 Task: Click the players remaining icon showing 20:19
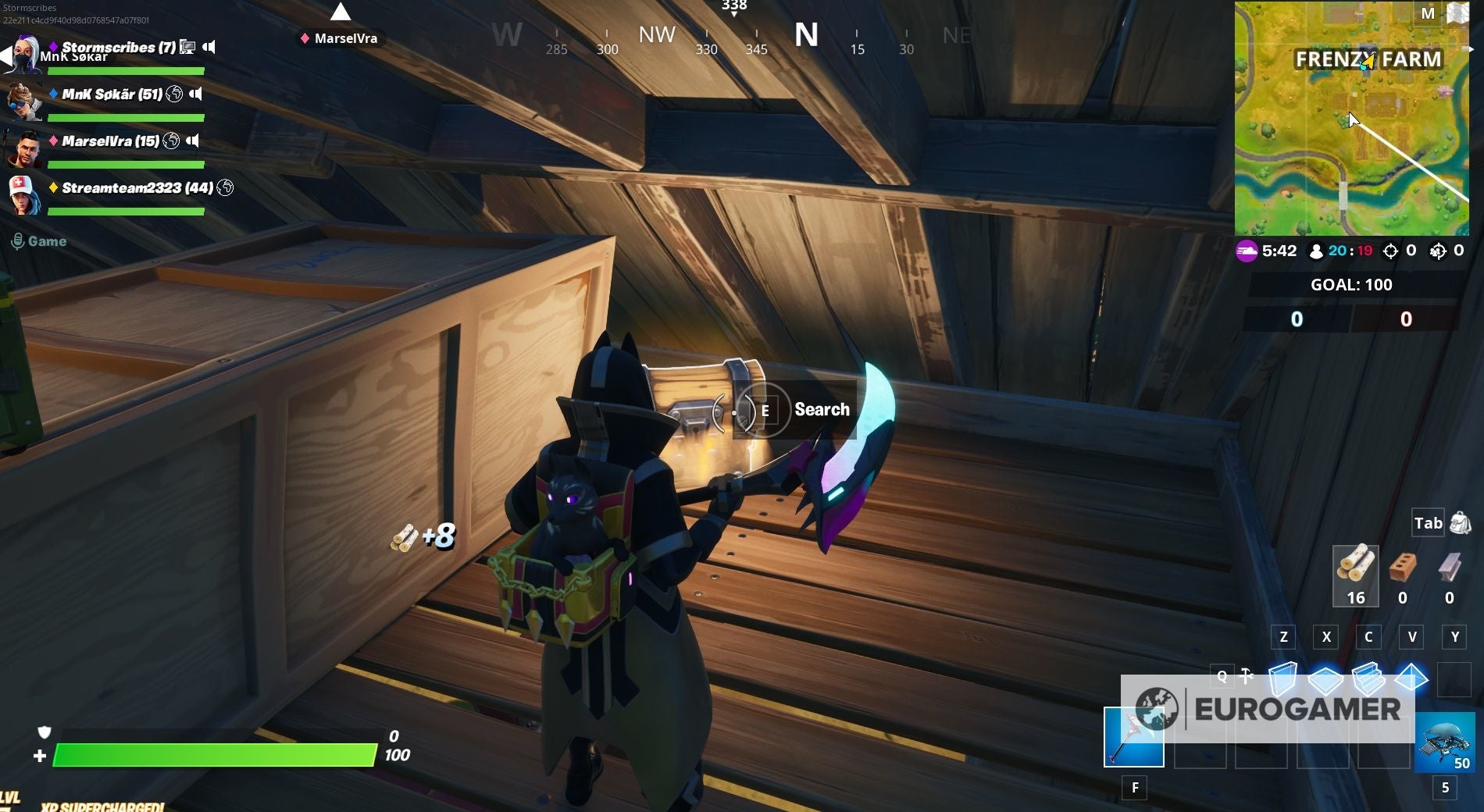tap(1315, 251)
